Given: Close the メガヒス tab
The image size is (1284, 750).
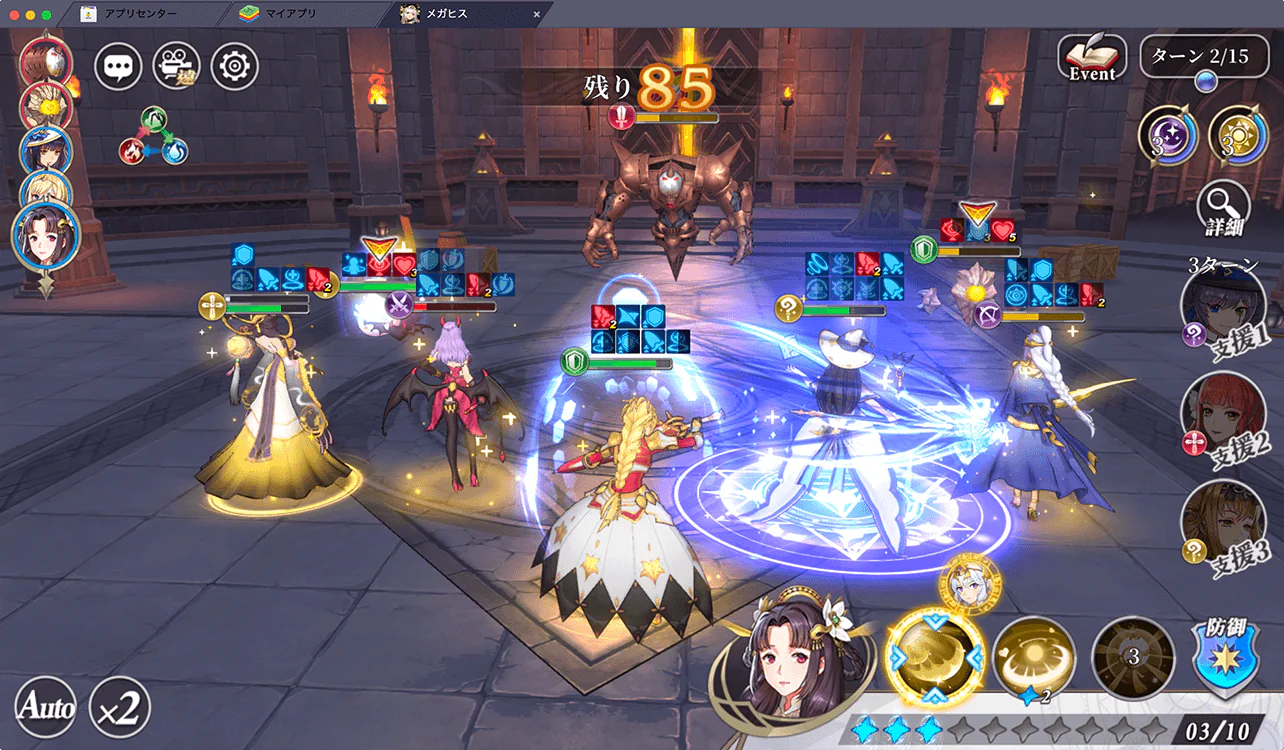Looking at the screenshot, I should 537,14.
